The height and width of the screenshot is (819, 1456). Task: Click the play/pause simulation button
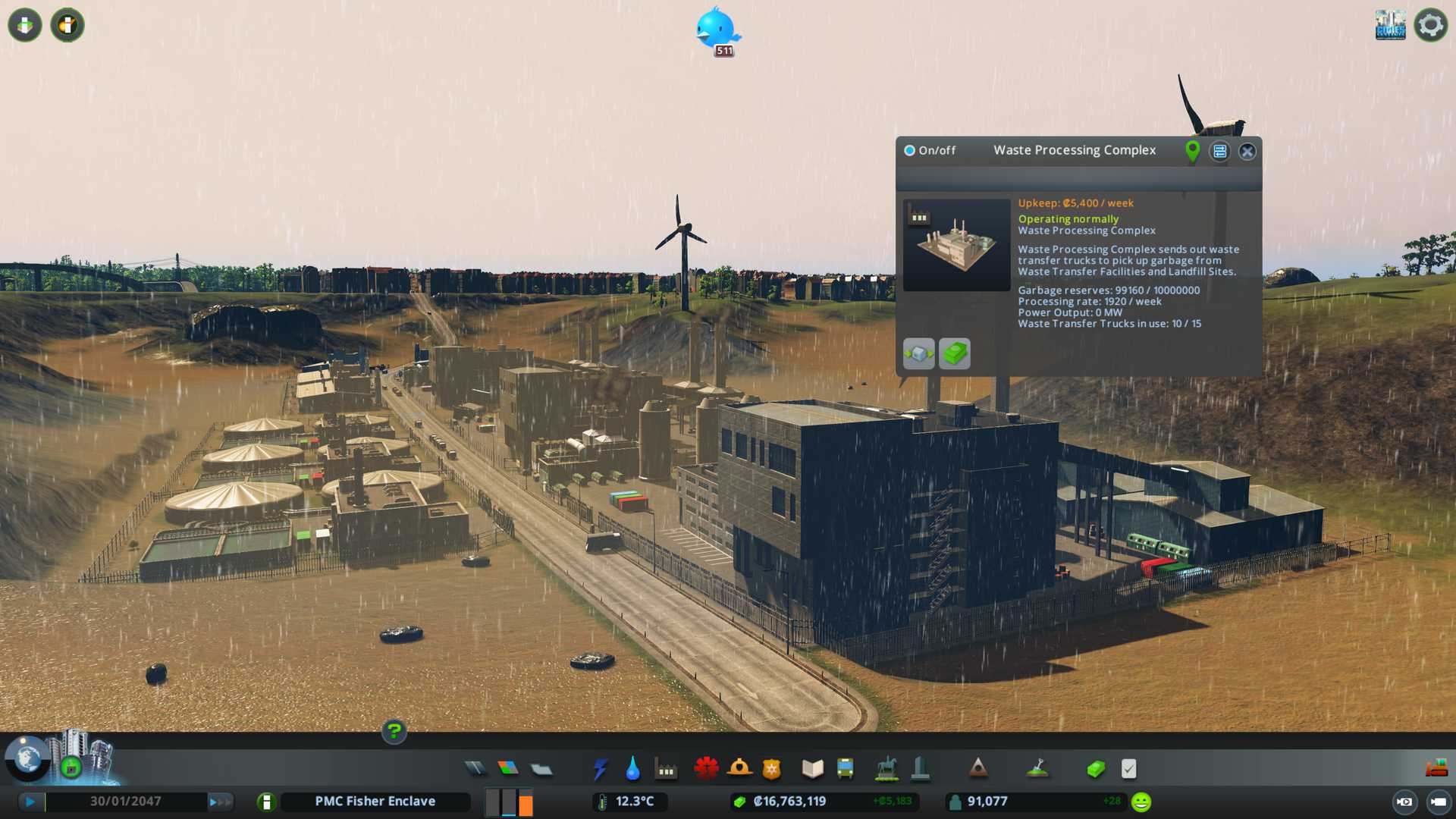coord(30,802)
